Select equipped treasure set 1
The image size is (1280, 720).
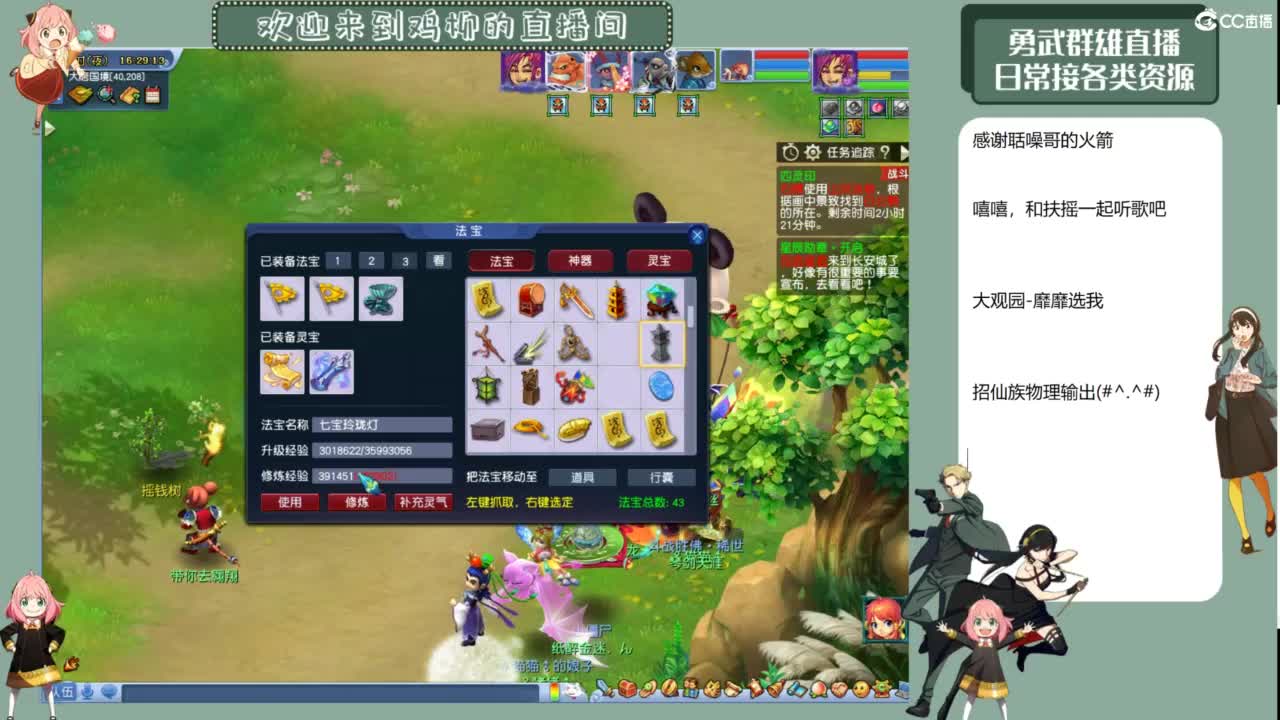(x=337, y=260)
